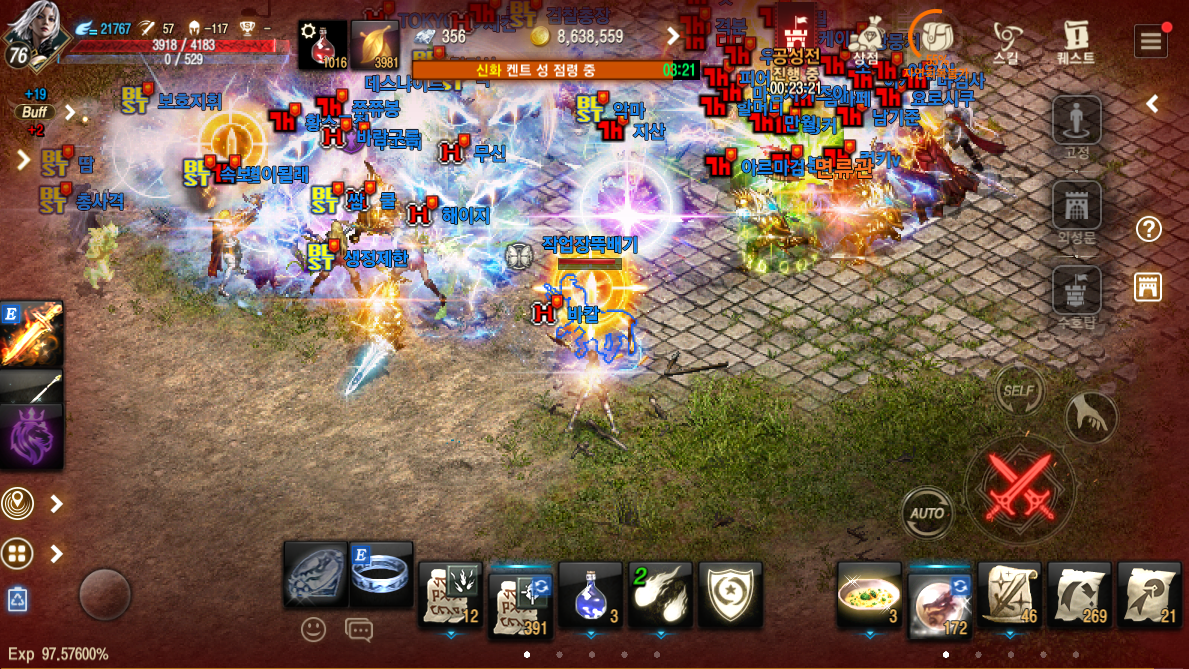This screenshot has width=1189, height=669.
Task: Open the chat bubble icon
Action: point(358,629)
